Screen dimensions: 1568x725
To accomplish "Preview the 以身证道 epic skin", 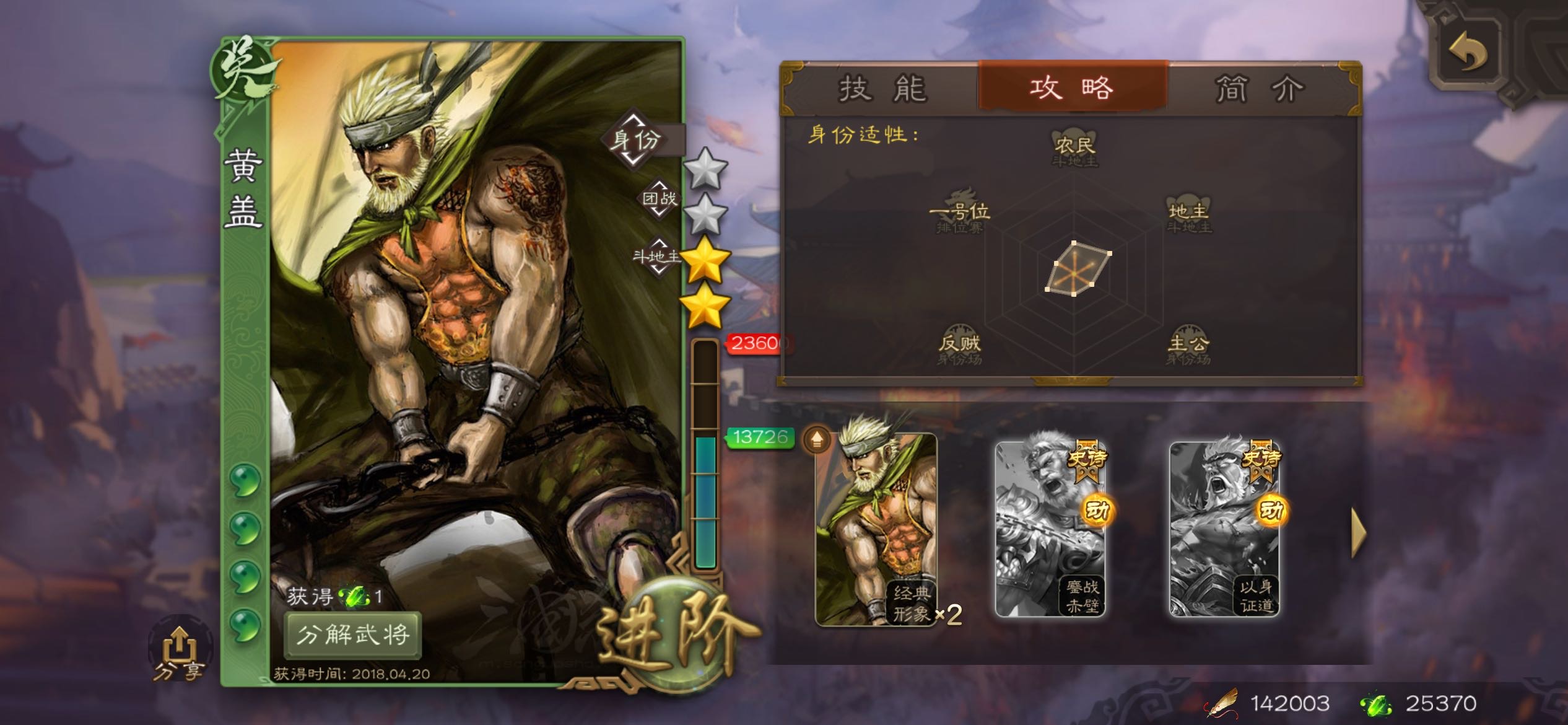I will [x=1224, y=530].
